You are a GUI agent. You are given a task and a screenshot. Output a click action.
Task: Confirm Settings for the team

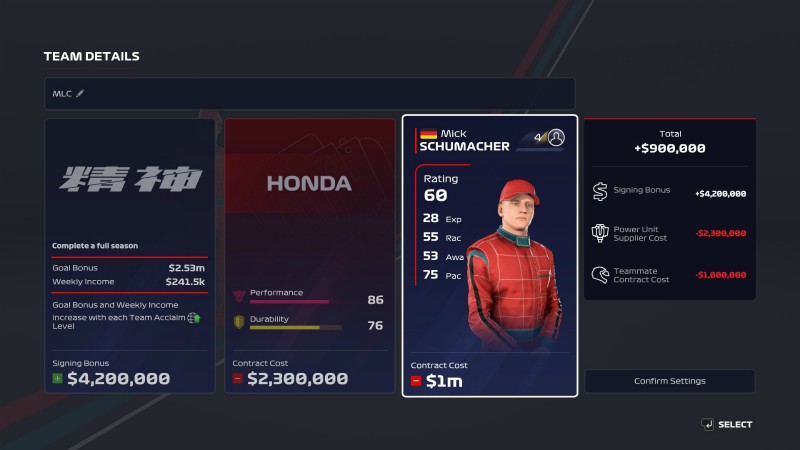tap(669, 381)
